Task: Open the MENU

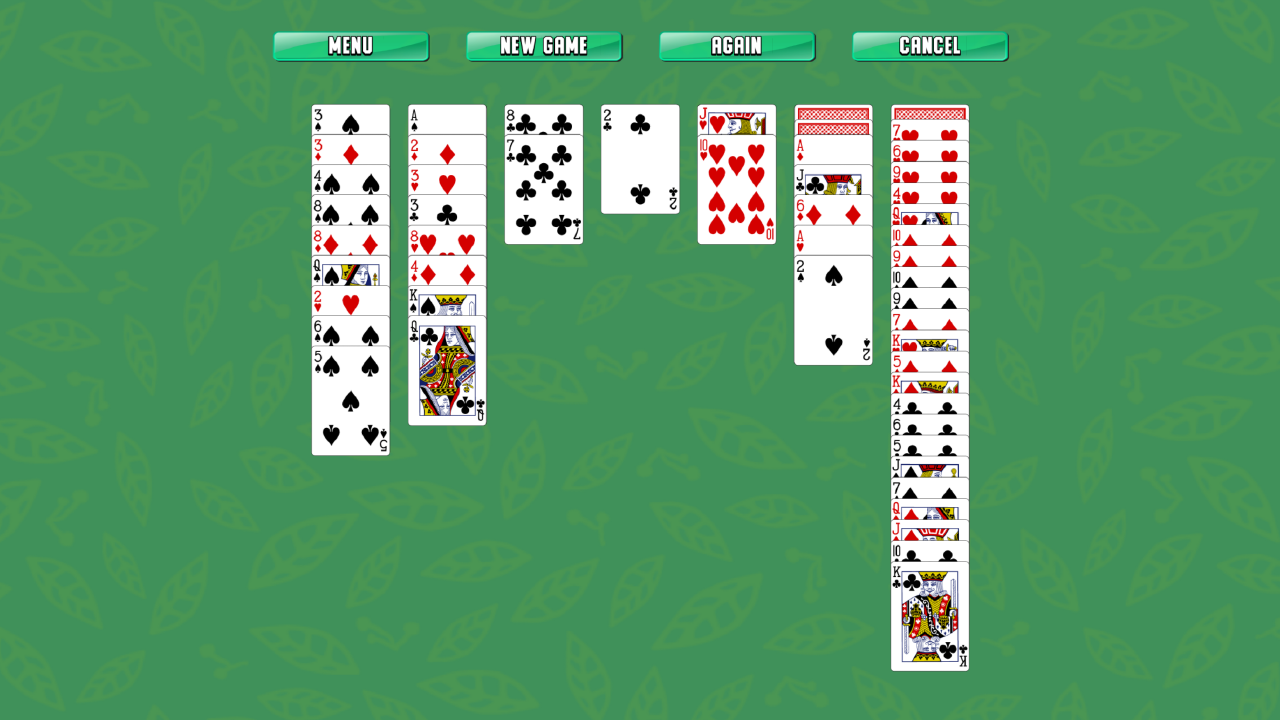Action: [350, 46]
